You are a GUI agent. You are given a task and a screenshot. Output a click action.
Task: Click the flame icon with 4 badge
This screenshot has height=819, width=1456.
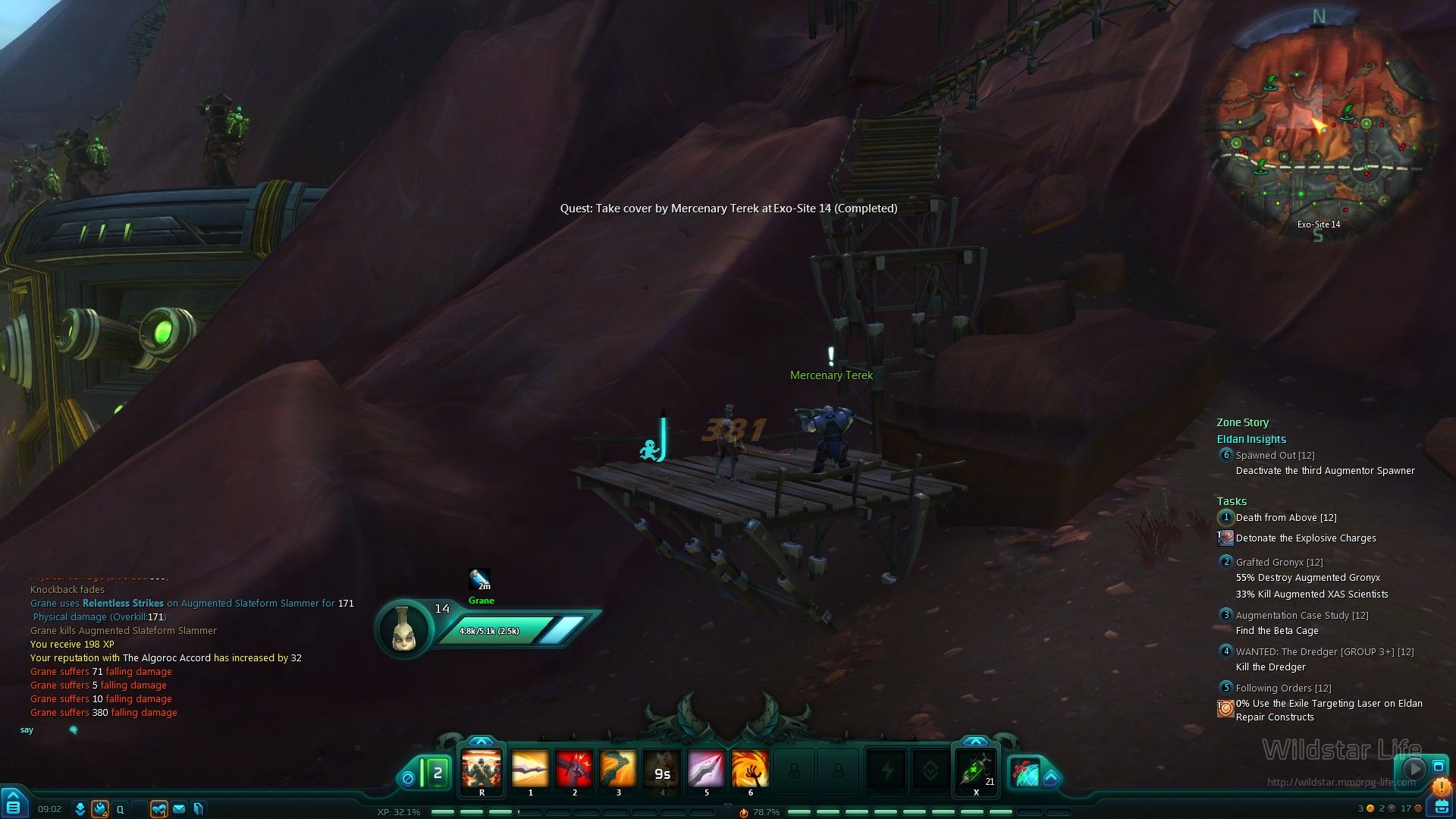pos(100,809)
